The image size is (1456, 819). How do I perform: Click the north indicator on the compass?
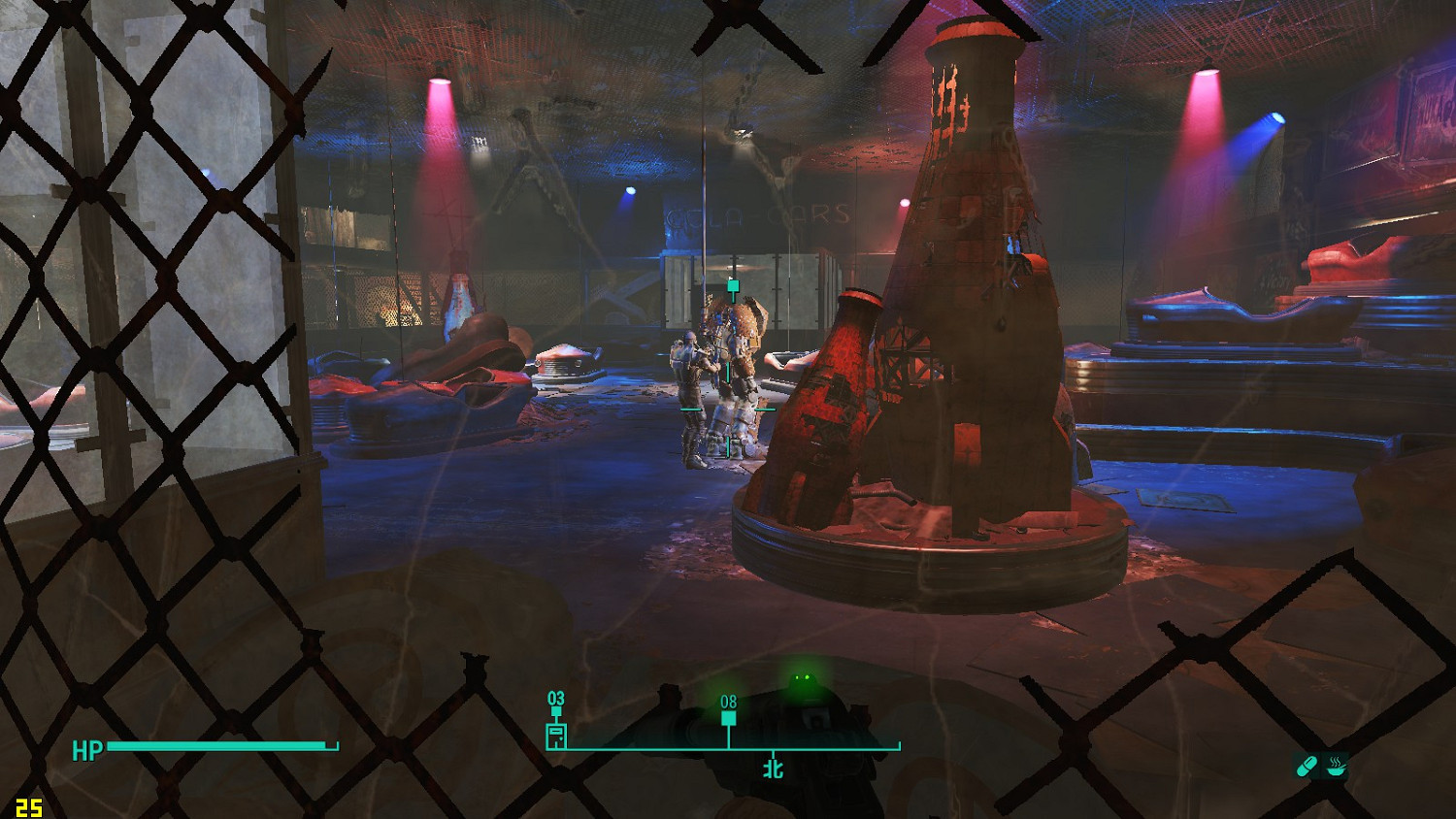pos(773,769)
